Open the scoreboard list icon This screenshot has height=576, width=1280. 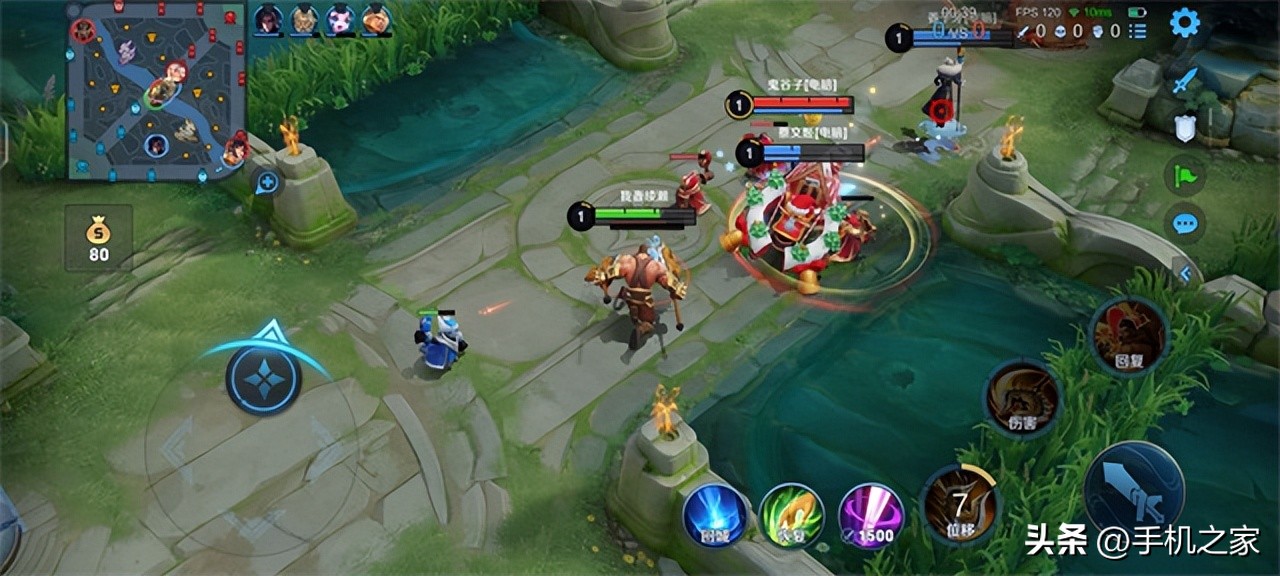click(x=1137, y=31)
